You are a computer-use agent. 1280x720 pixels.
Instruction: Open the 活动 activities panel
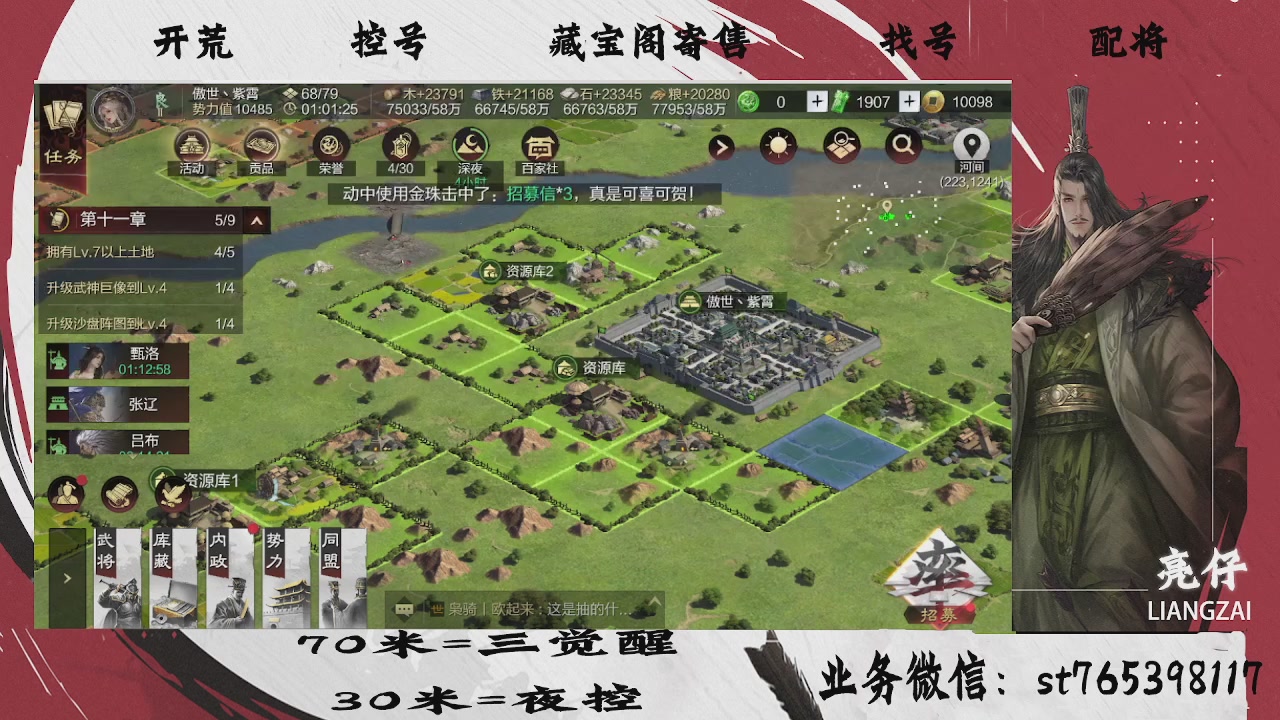[190, 147]
